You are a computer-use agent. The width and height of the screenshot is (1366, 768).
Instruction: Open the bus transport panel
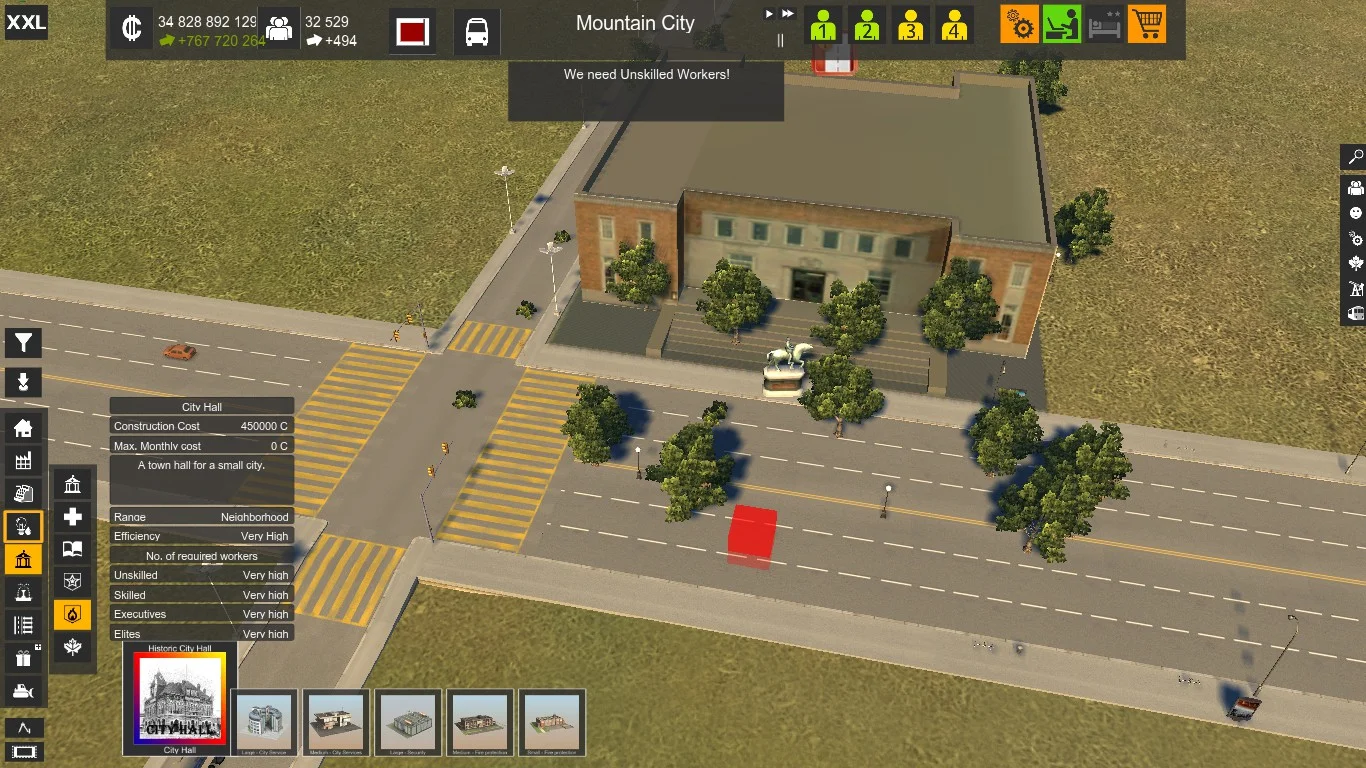tap(477, 31)
